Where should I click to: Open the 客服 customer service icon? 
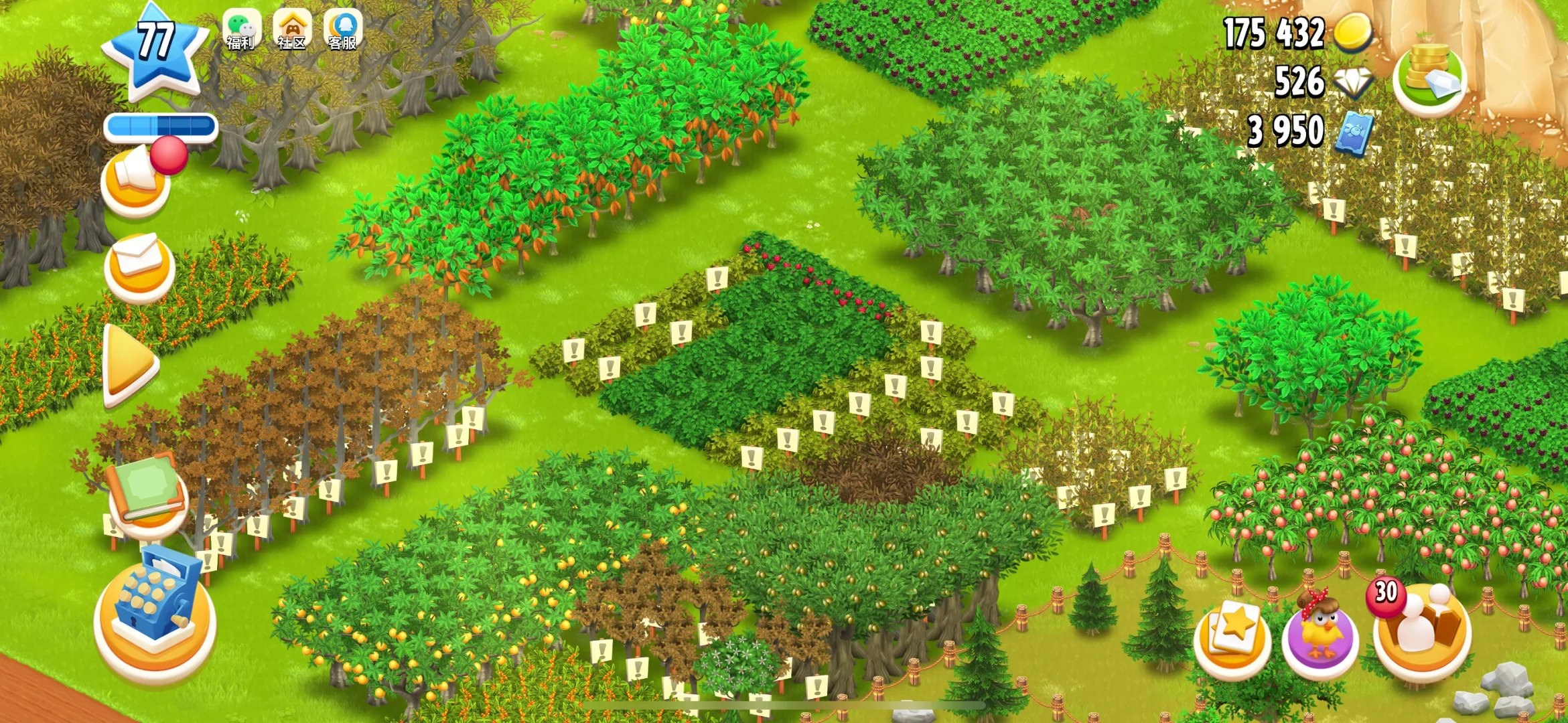(343, 30)
